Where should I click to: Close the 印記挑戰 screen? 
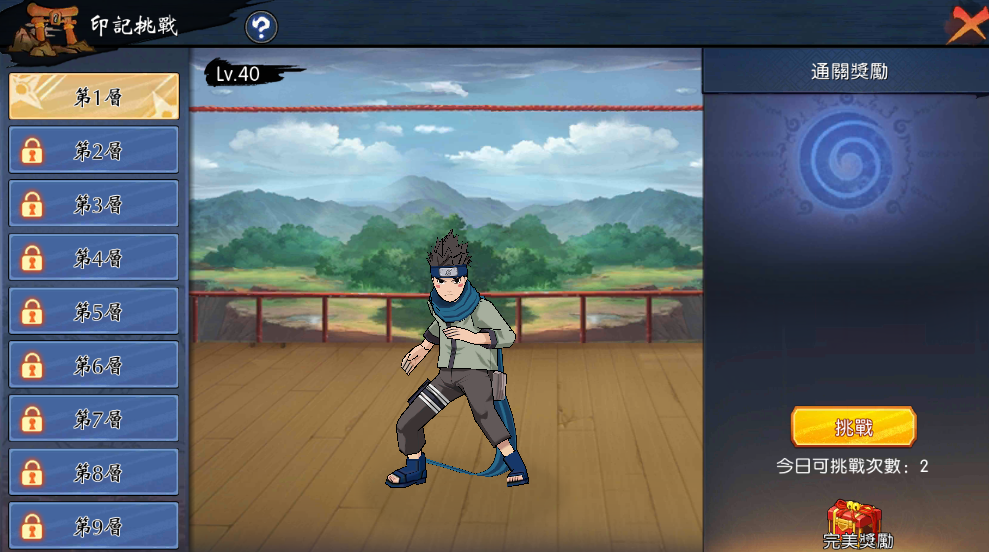[x=964, y=23]
